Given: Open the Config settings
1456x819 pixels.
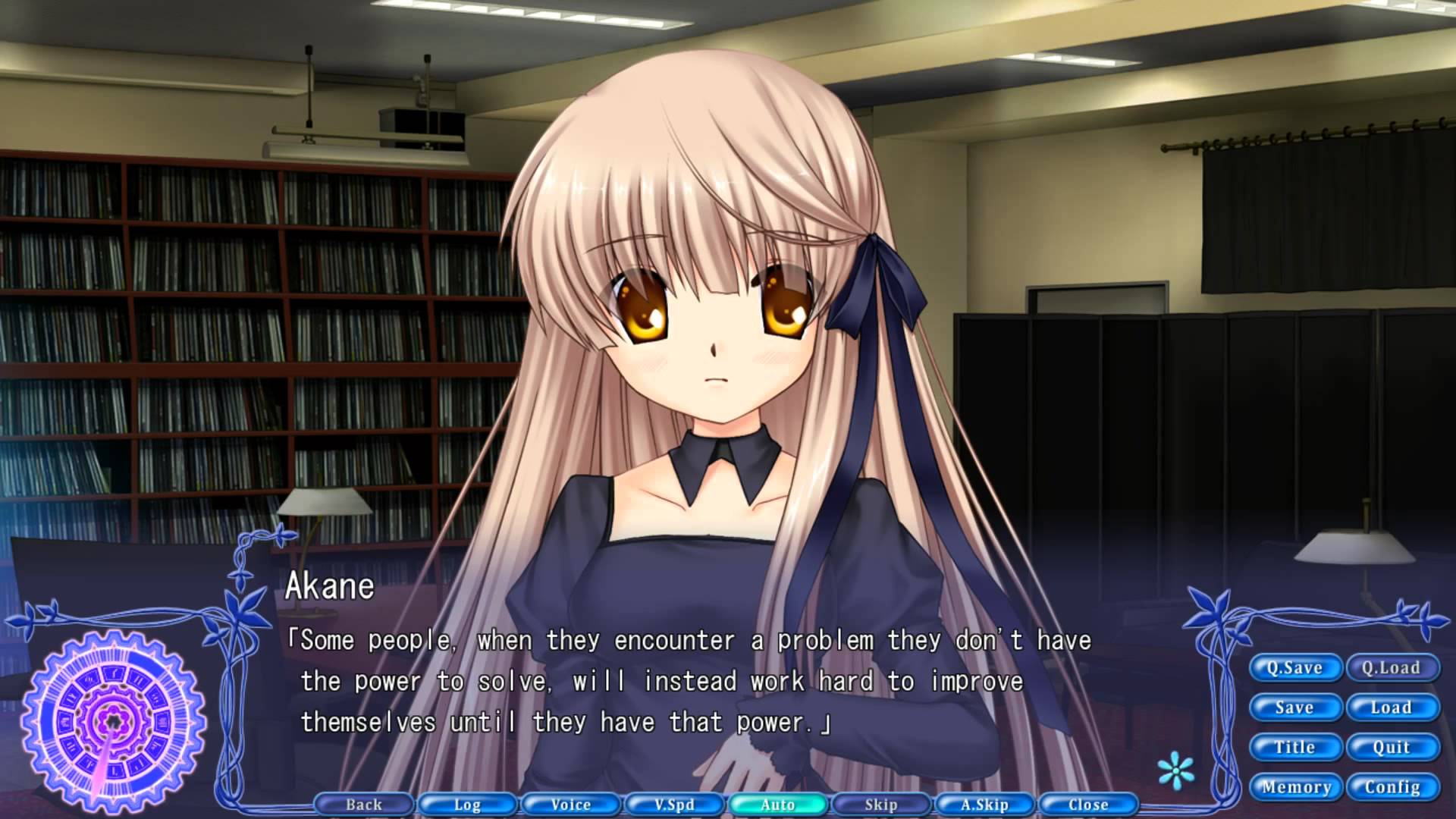Looking at the screenshot, I should (1392, 787).
